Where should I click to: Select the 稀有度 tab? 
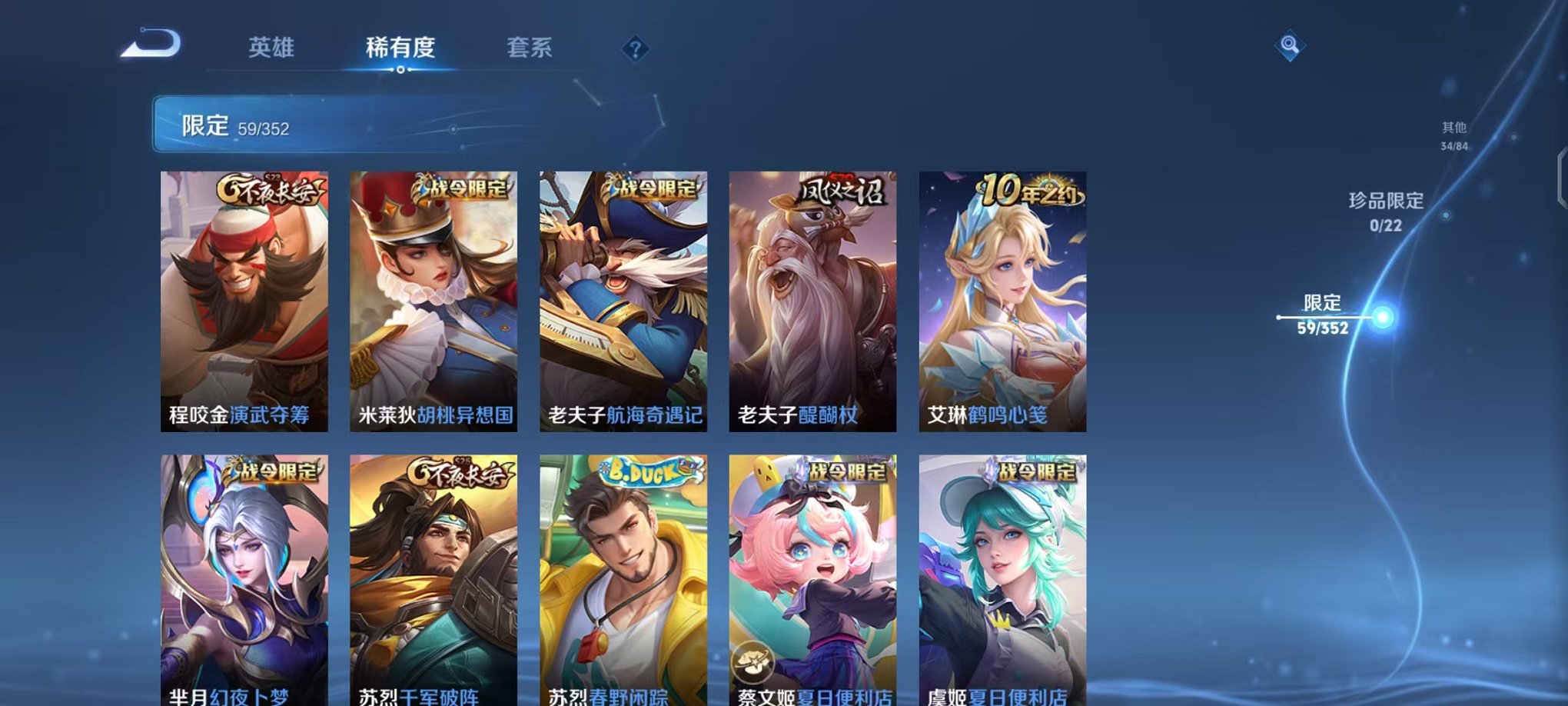[x=400, y=48]
